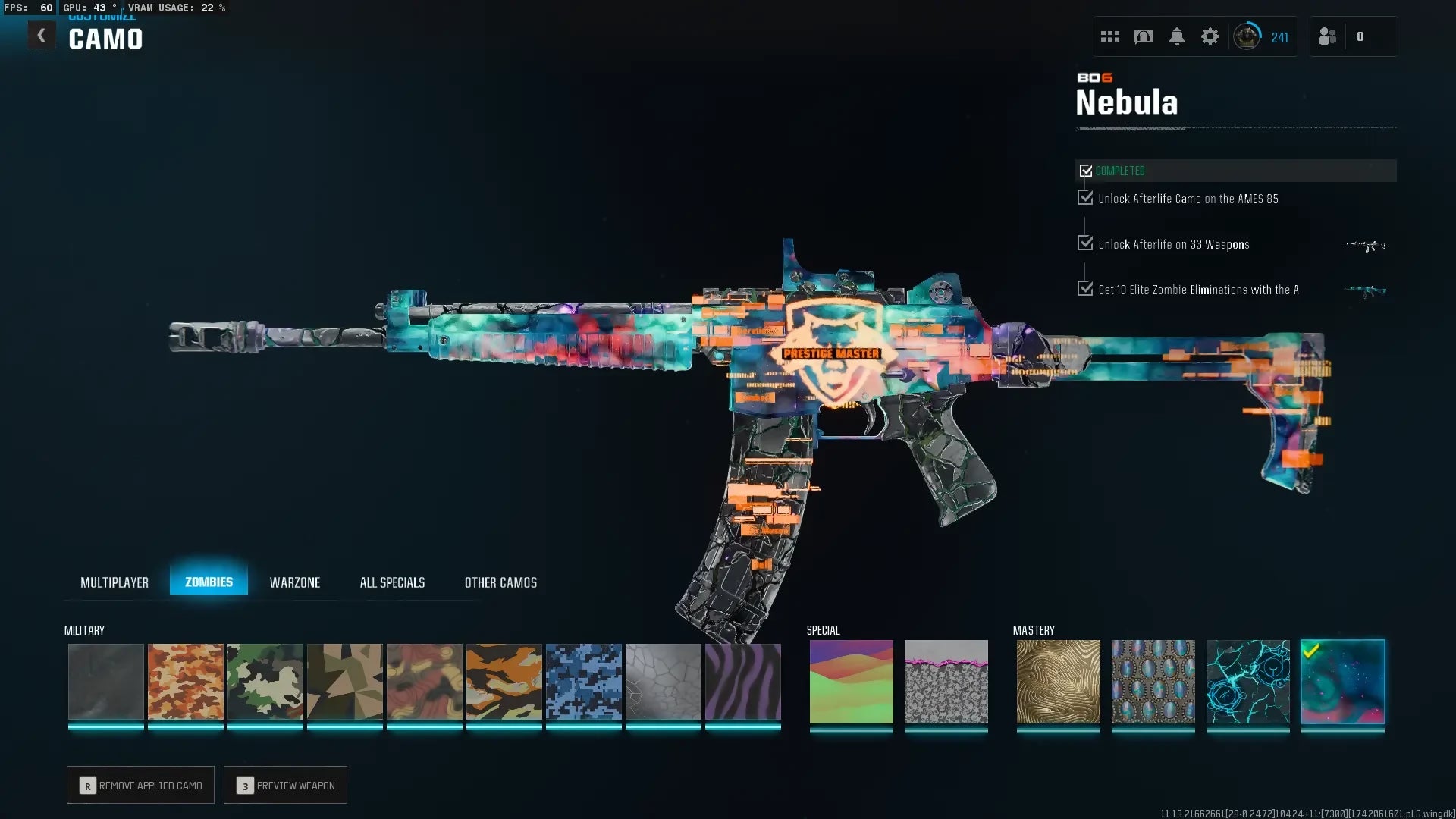Open the social party icon
The width and height of the screenshot is (1456, 819).
pos(1328,36)
